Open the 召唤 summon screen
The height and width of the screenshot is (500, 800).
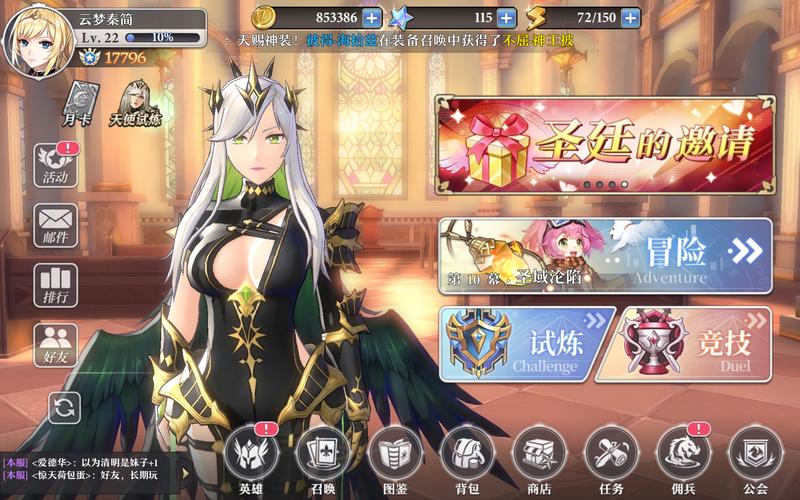(322, 456)
